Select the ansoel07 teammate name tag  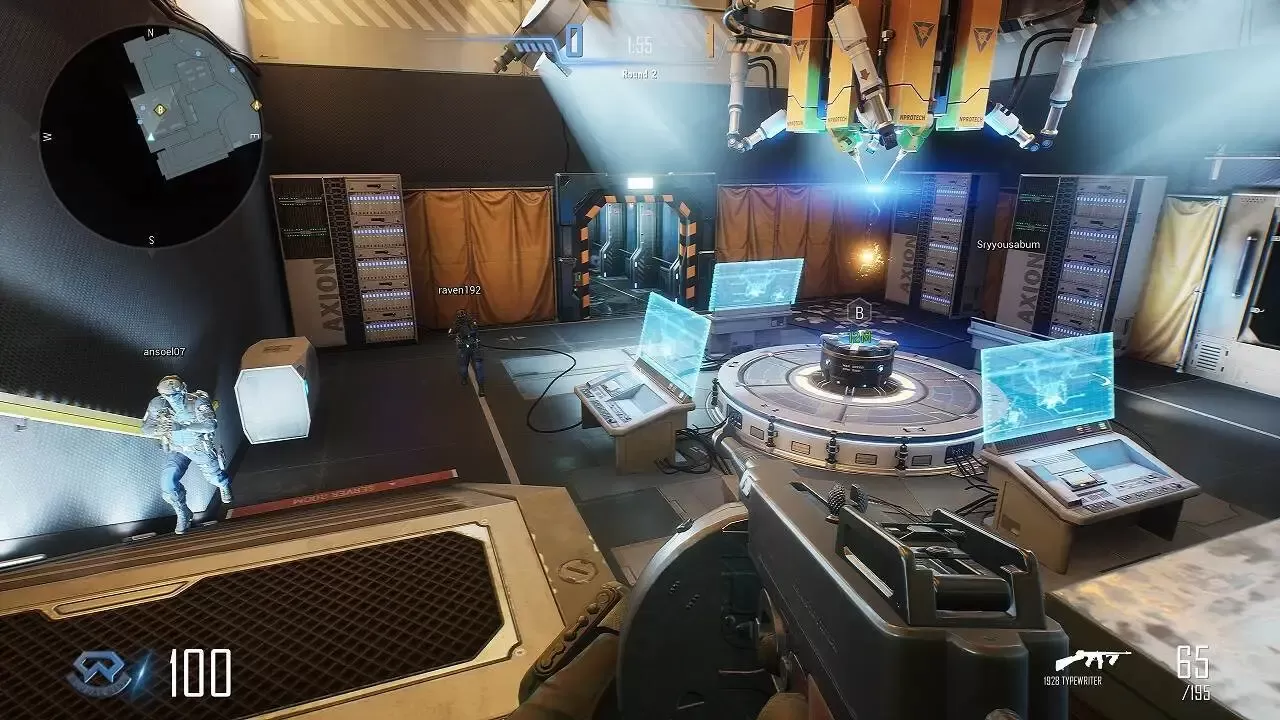click(x=164, y=352)
